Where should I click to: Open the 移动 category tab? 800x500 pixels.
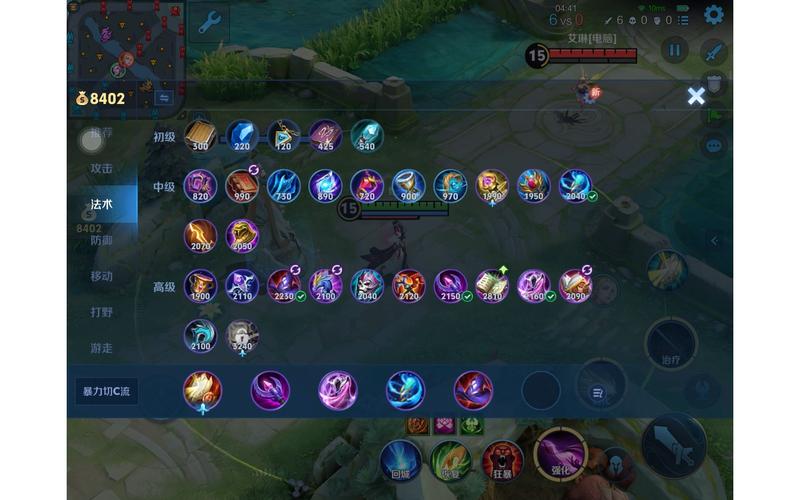point(102,276)
